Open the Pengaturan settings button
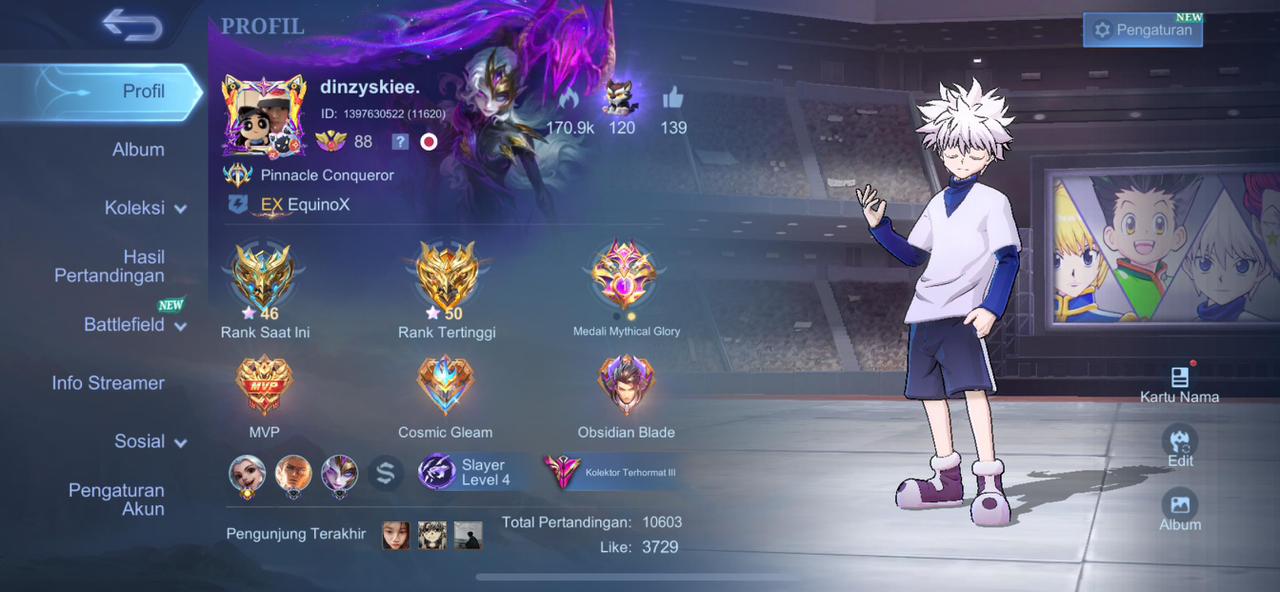 (1142, 30)
